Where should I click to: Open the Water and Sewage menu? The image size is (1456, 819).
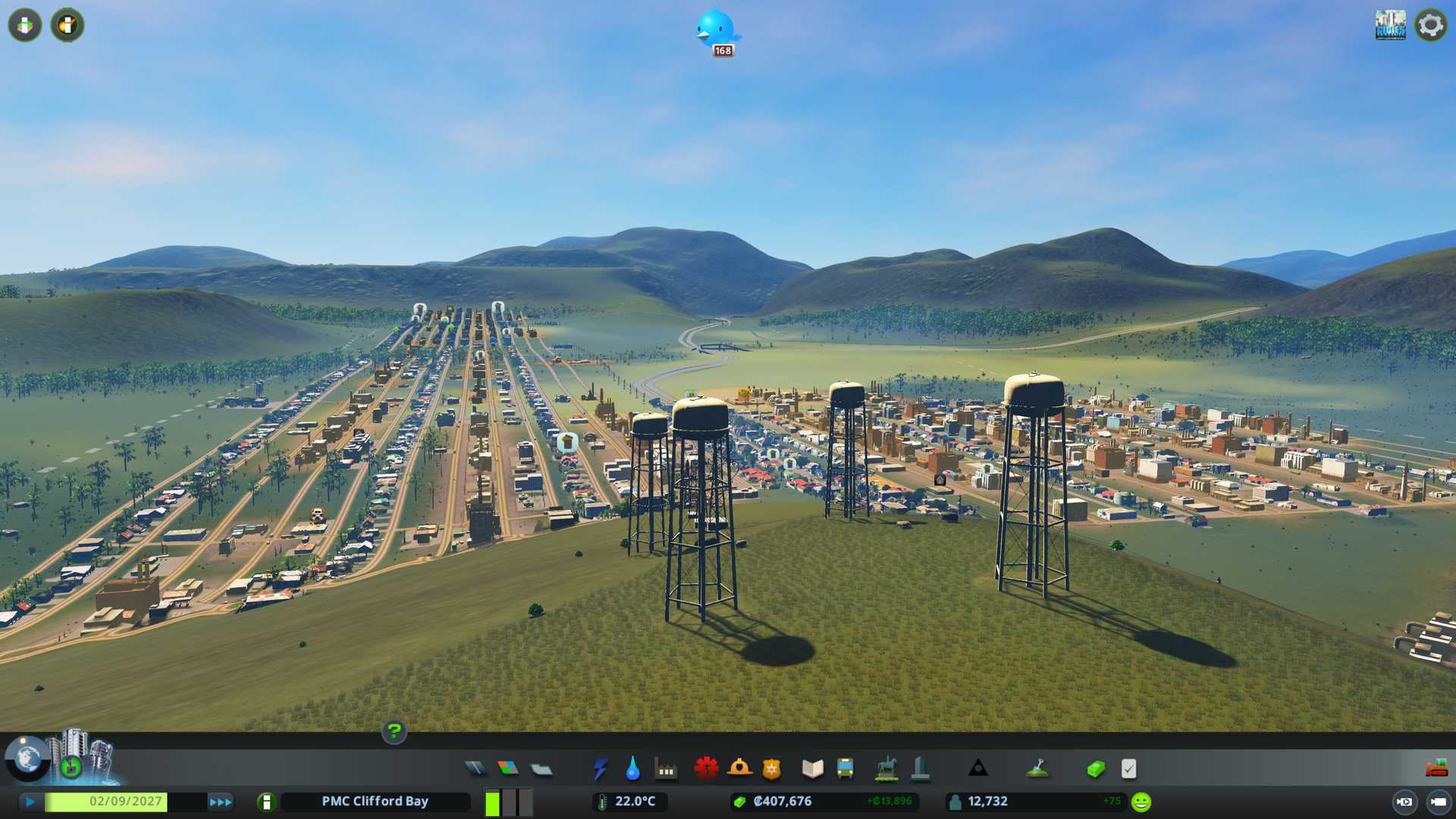632,769
